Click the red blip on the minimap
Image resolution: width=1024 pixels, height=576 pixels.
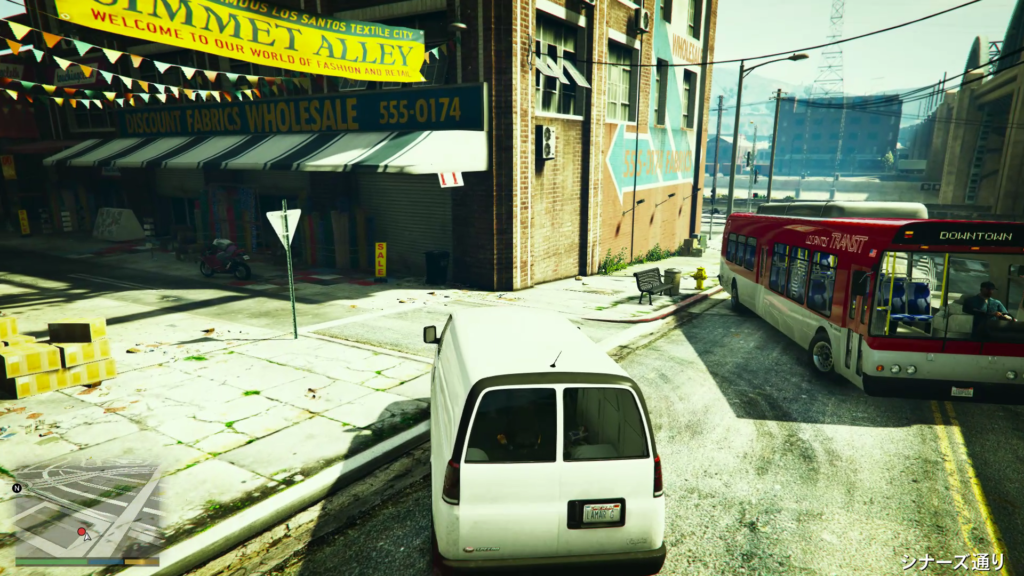[81, 532]
